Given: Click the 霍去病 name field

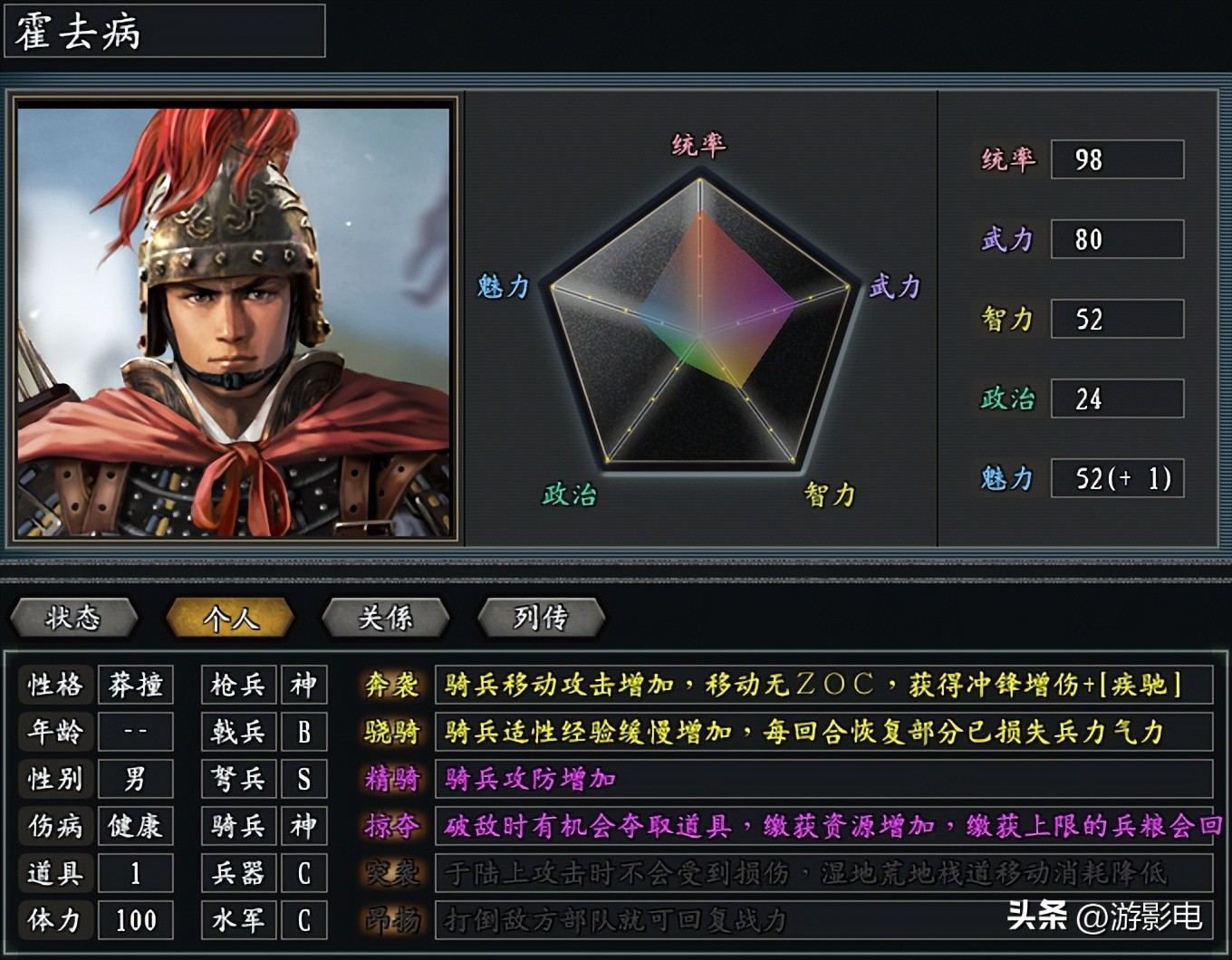Looking at the screenshot, I should [x=163, y=32].
